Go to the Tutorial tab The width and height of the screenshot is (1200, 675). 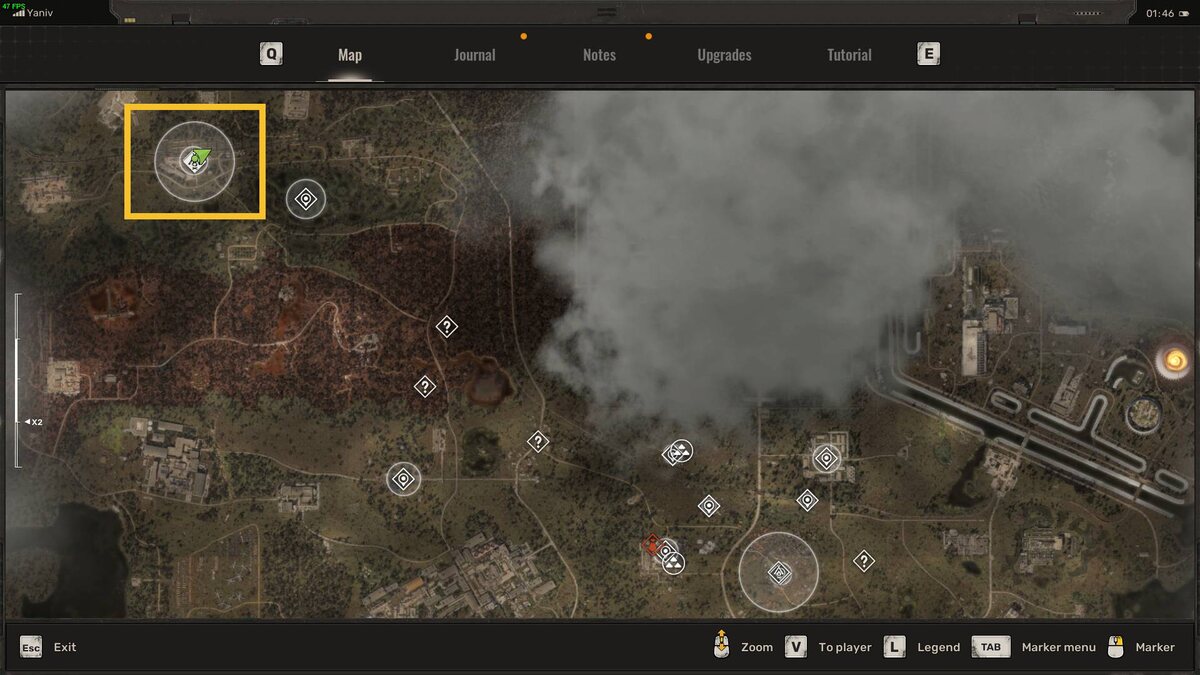pos(849,55)
